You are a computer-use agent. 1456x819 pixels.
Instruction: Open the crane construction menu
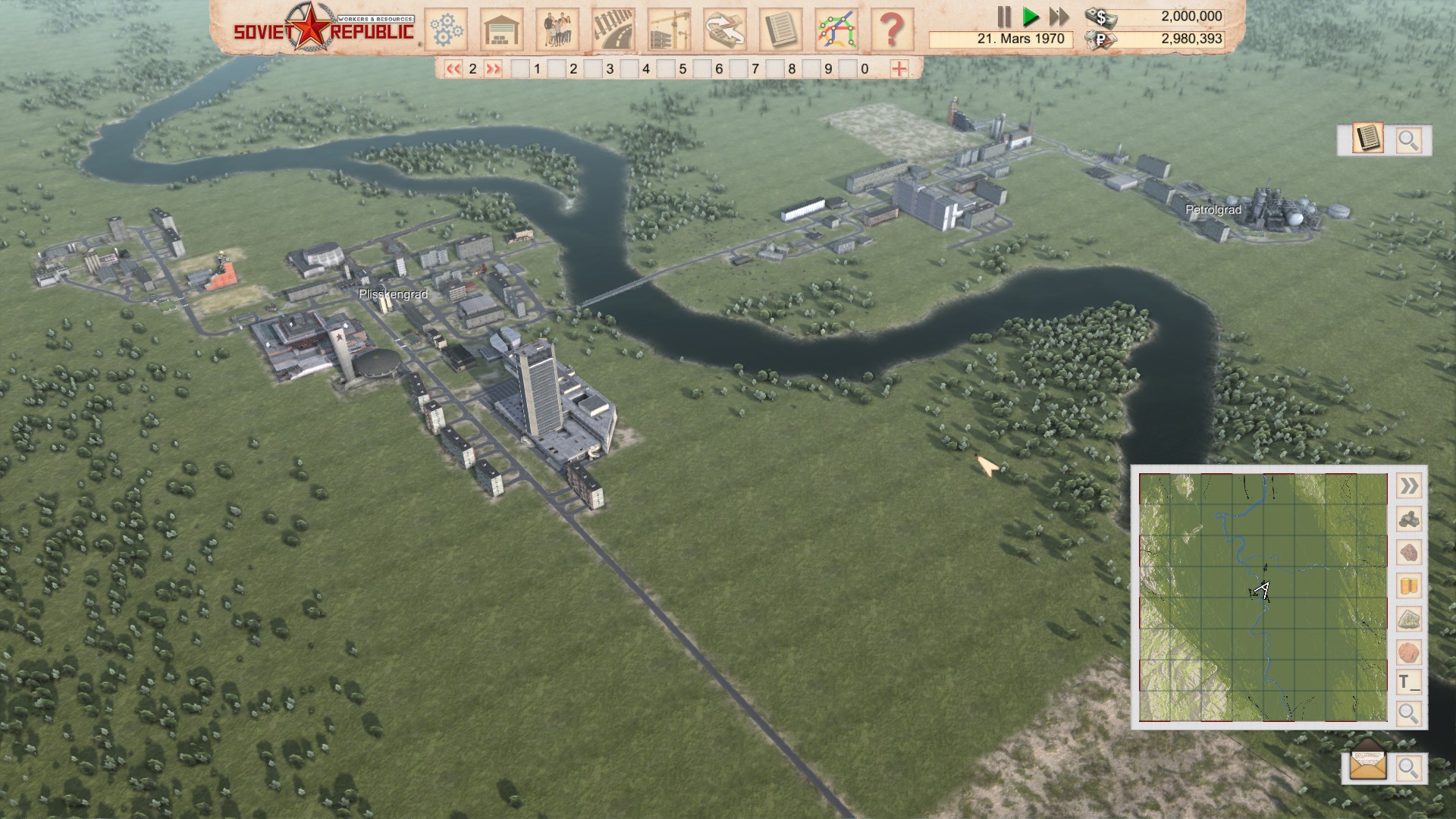click(x=669, y=30)
